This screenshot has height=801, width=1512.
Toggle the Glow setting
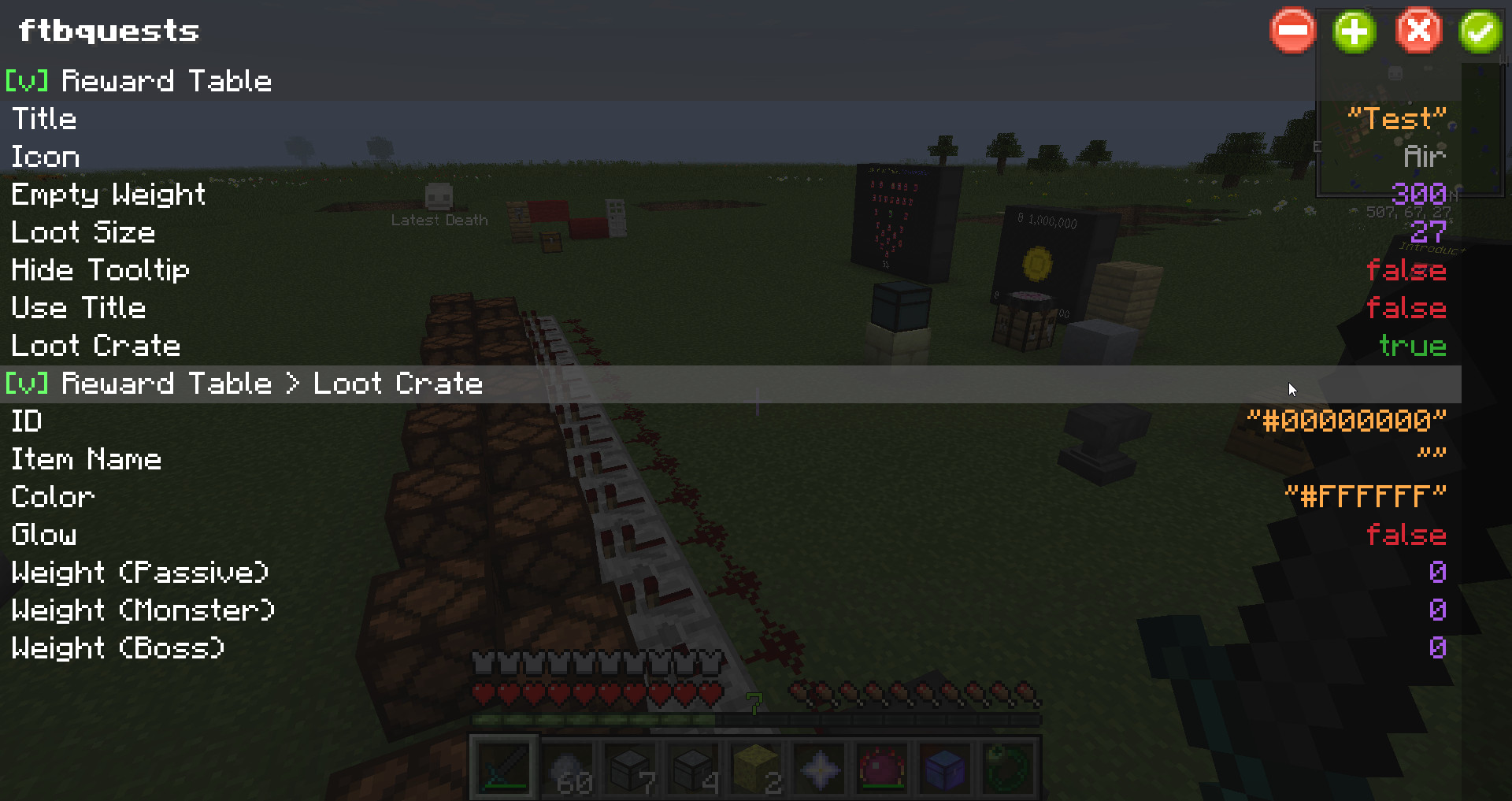point(1406,535)
